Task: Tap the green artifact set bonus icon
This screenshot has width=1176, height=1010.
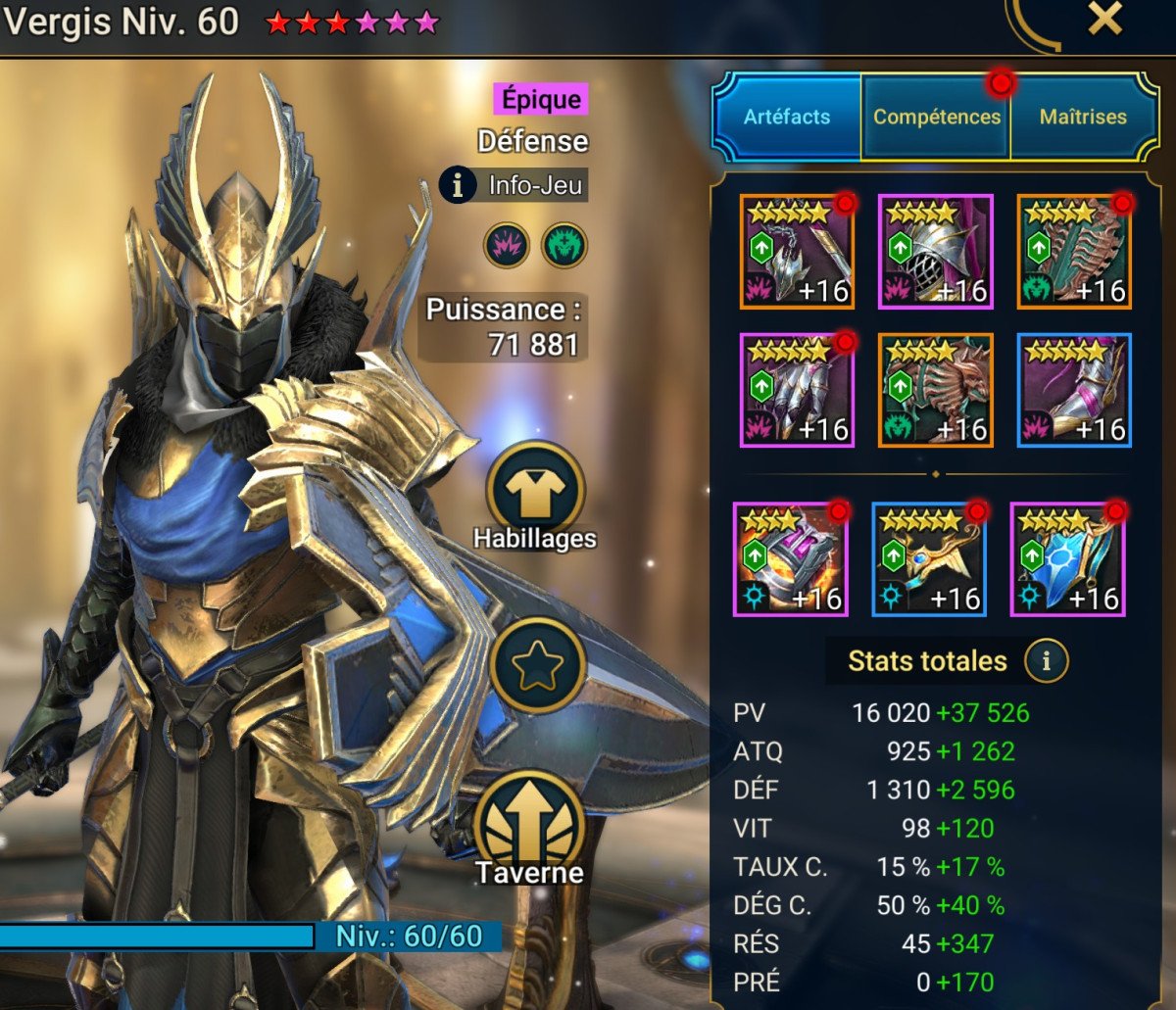Action: (x=564, y=244)
